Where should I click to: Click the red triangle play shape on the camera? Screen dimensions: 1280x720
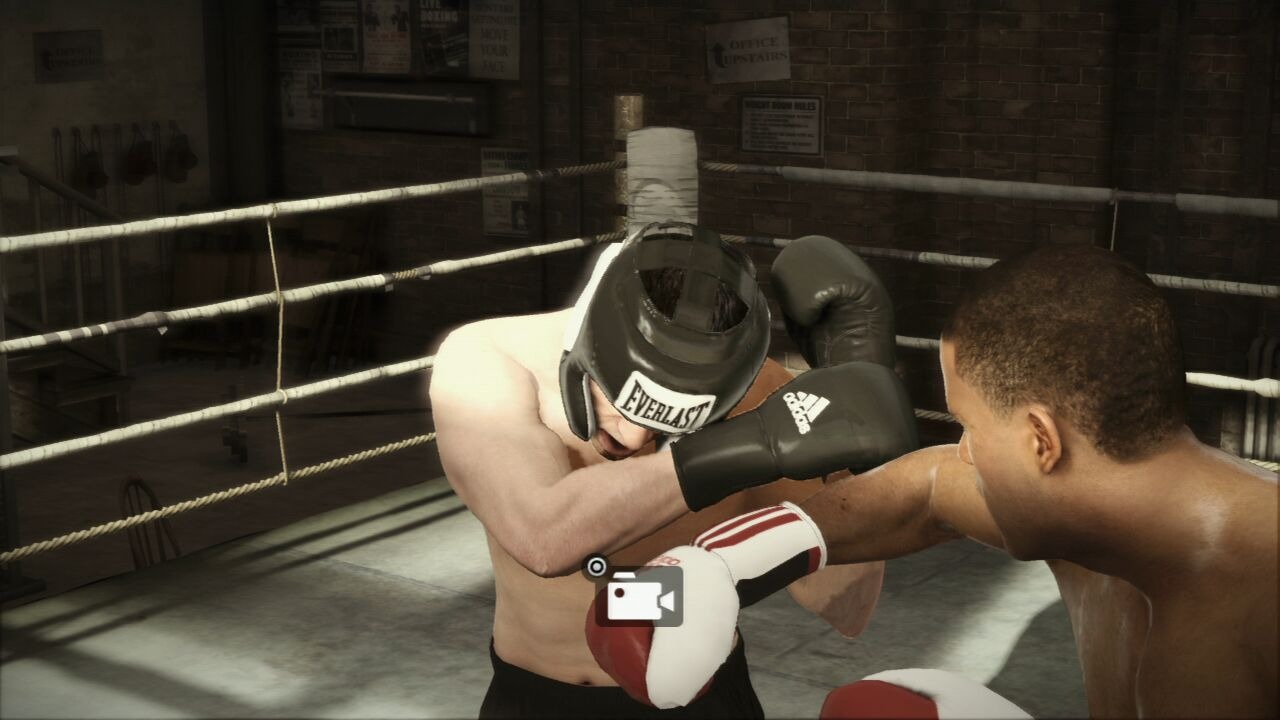tap(666, 600)
